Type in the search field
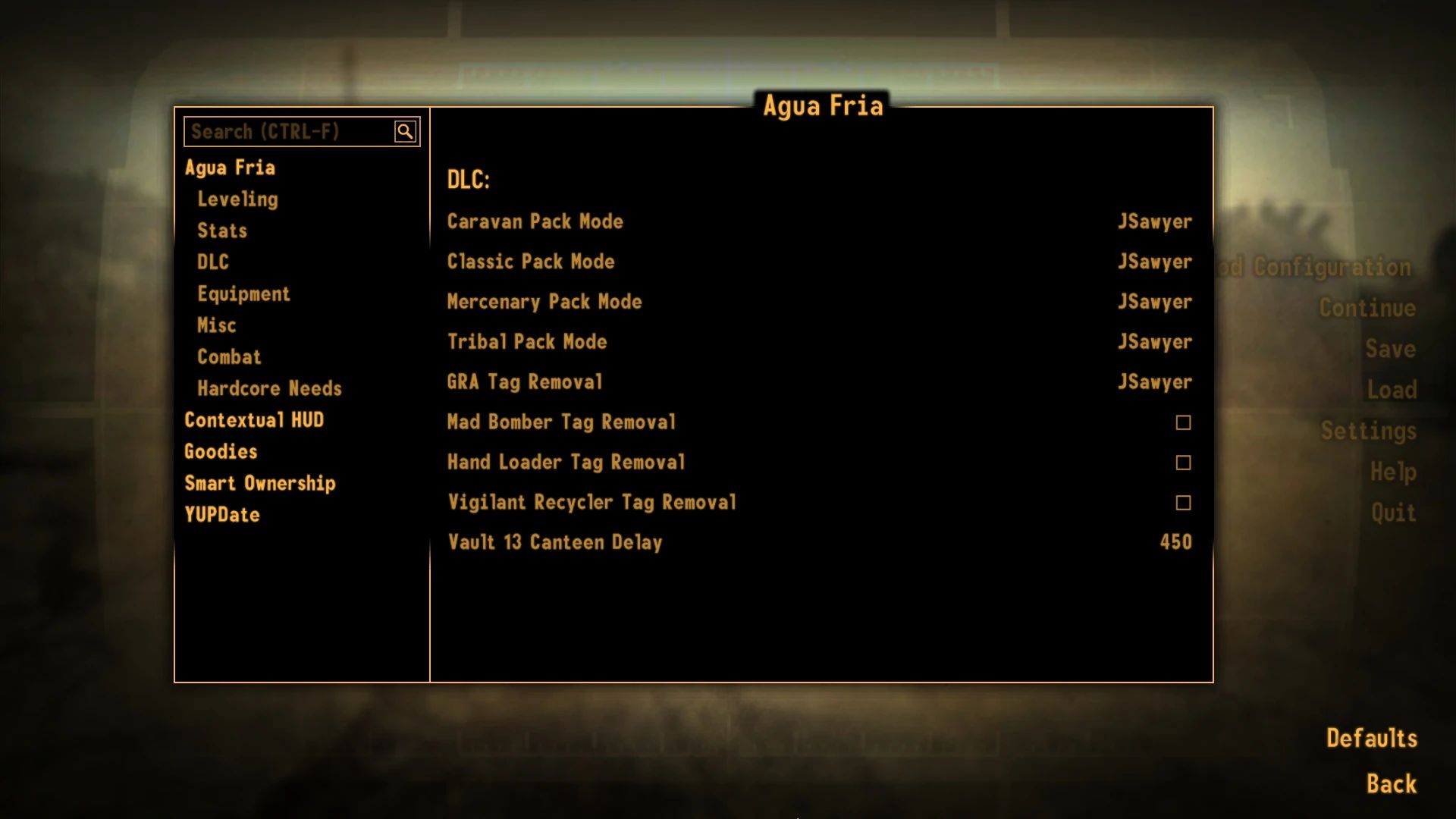The width and height of the screenshot is (1456, 819). point(288,130)
